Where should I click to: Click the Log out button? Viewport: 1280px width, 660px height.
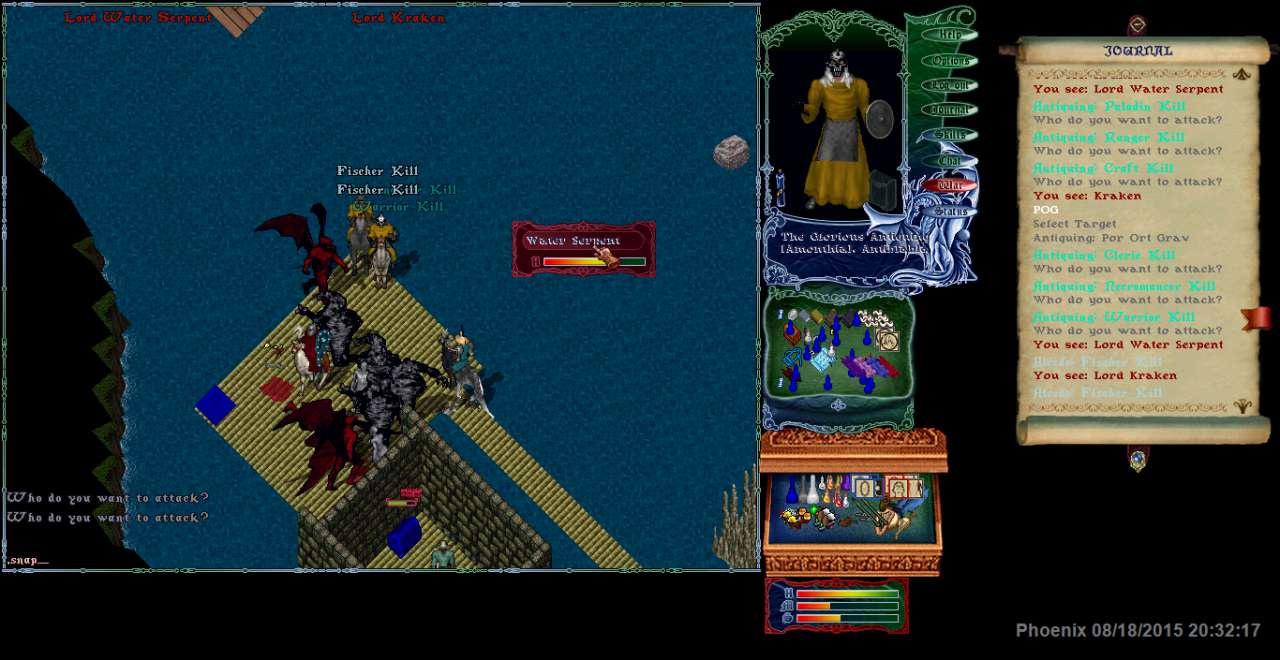point(948,86)
